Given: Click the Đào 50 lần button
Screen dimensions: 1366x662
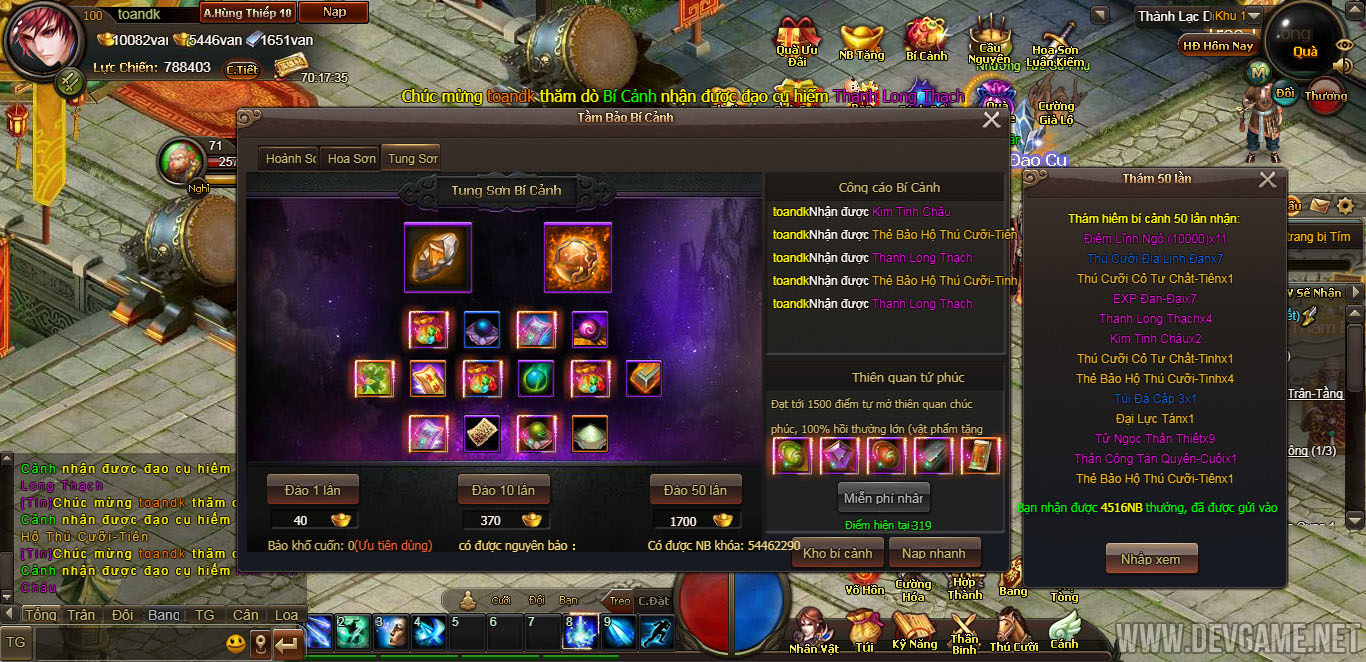Looking at the screenshot, I should [x=695, y=490].
